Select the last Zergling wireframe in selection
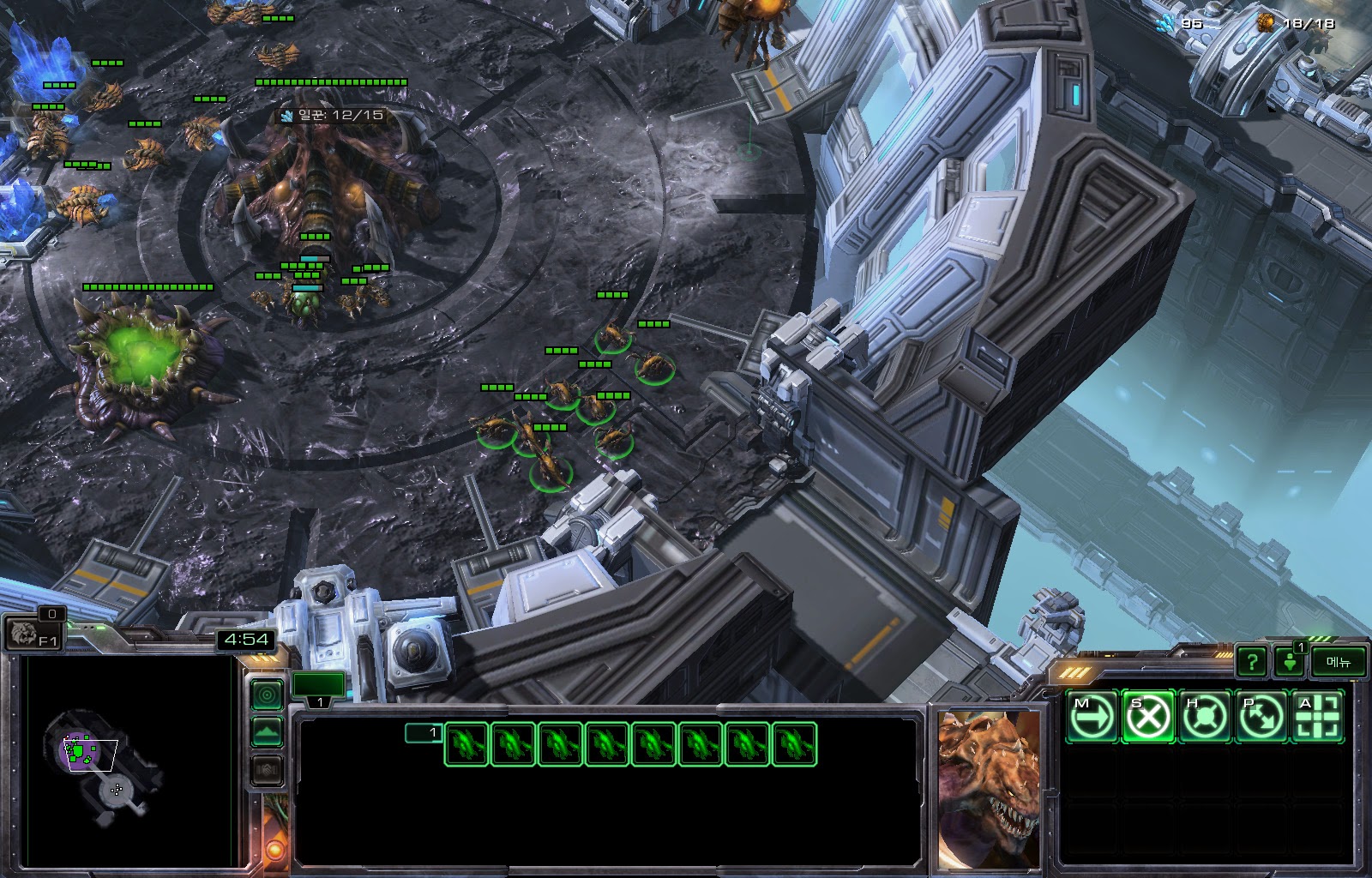 [x=795, y=743]
